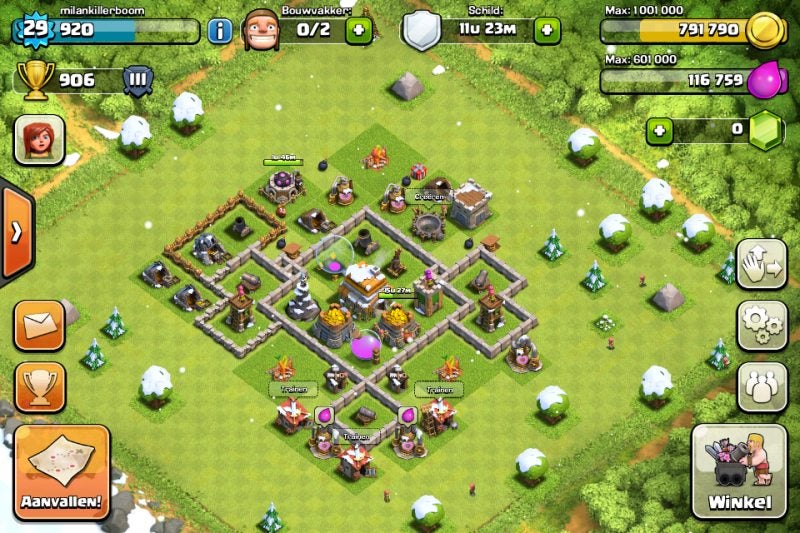Open the mail messages envelope

pyautogui.click(x=40, y=326)
